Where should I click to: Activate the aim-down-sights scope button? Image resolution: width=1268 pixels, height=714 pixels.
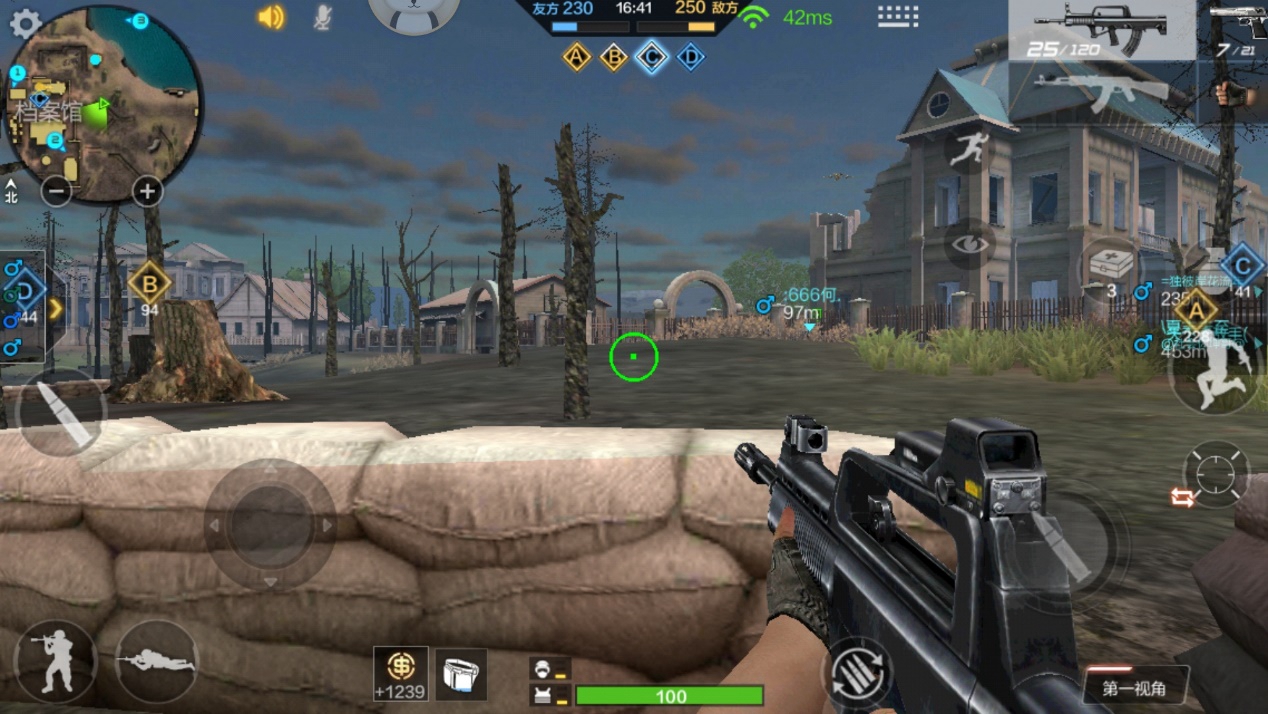pyautogui.click(x=1215, y=473)
